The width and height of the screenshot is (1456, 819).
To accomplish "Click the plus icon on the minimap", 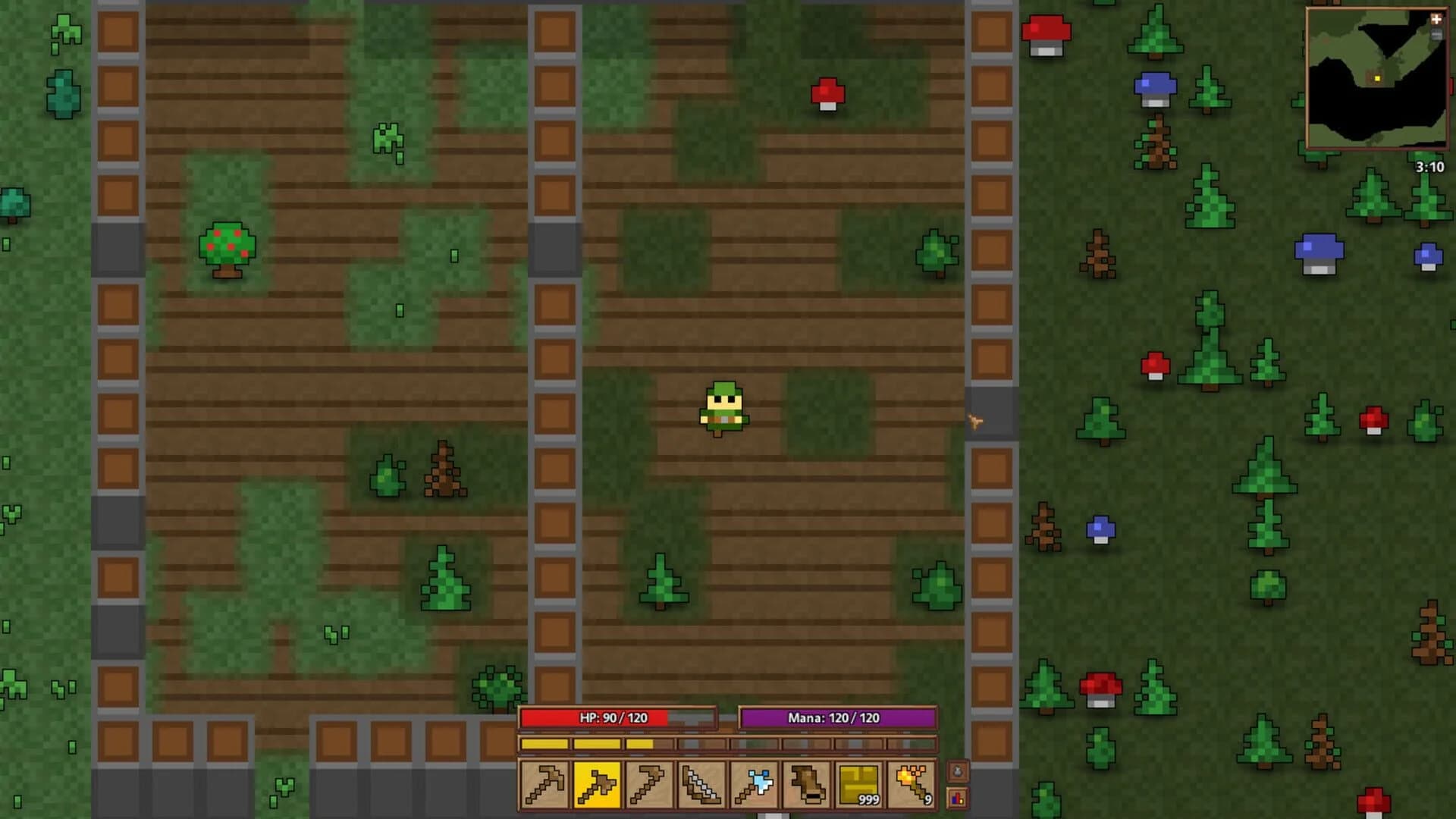I will [1437, 19].
